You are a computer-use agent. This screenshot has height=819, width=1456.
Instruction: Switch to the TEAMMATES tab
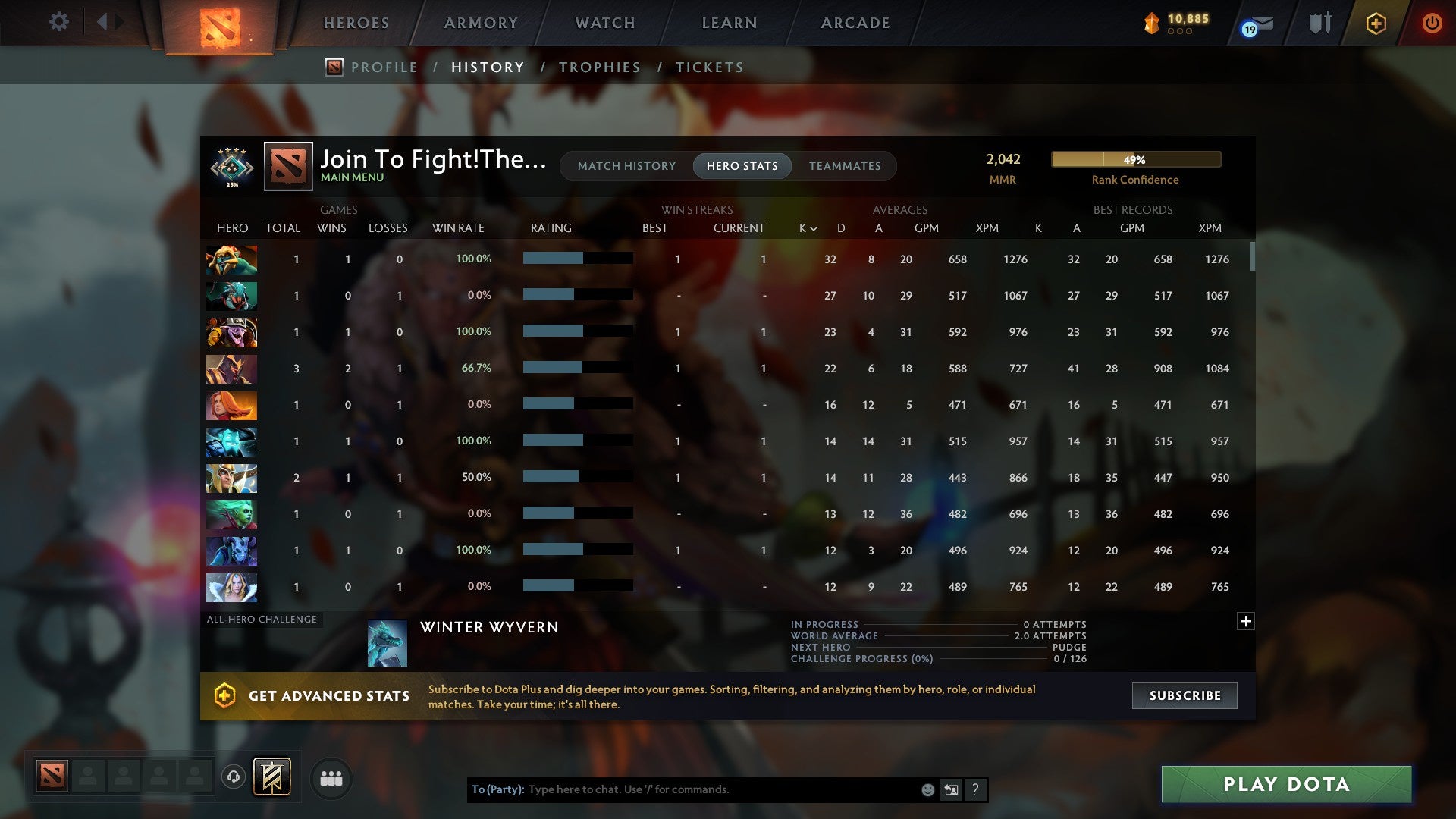pos(845,166)
